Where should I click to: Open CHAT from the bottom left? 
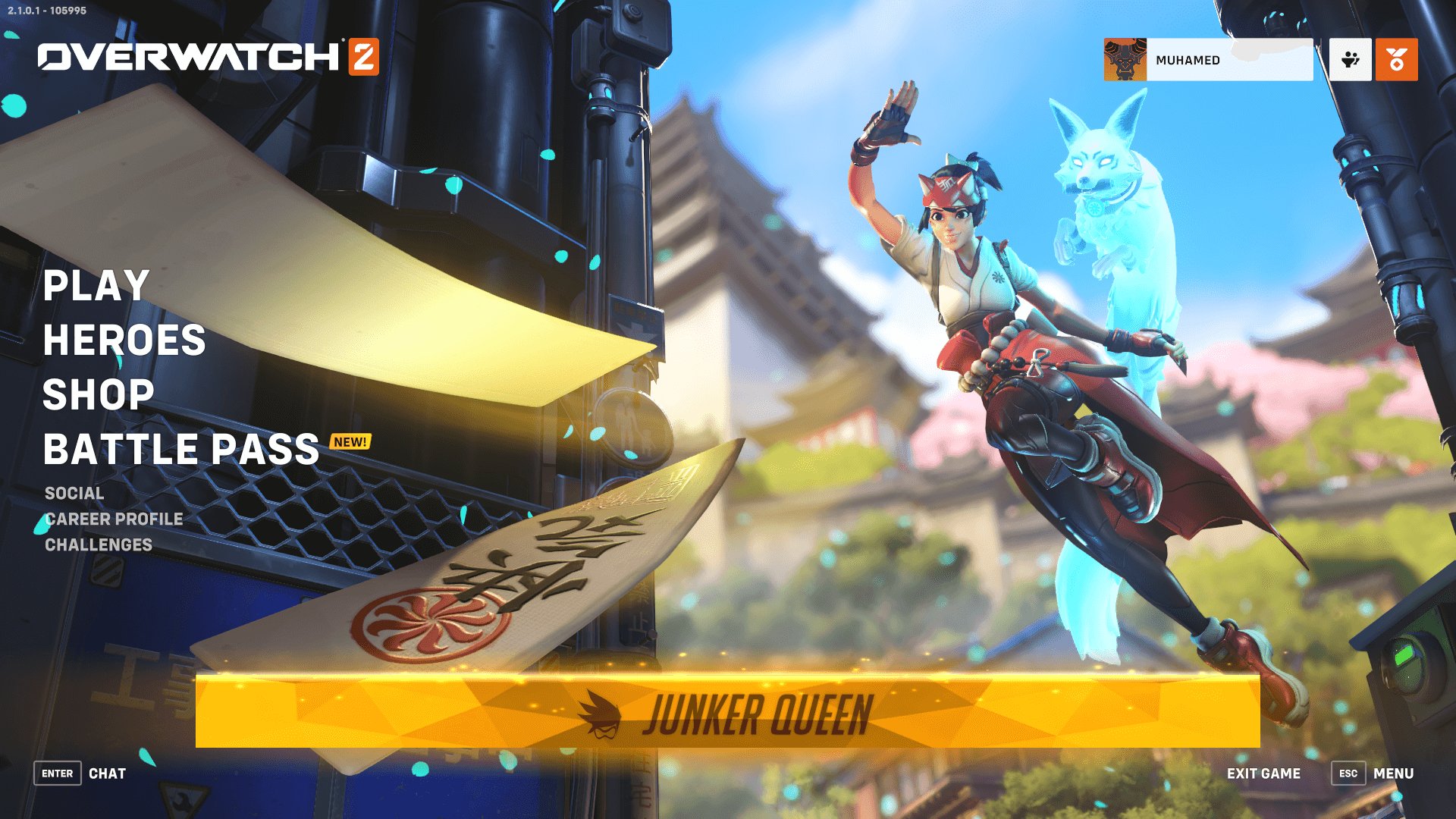point(108,773)
